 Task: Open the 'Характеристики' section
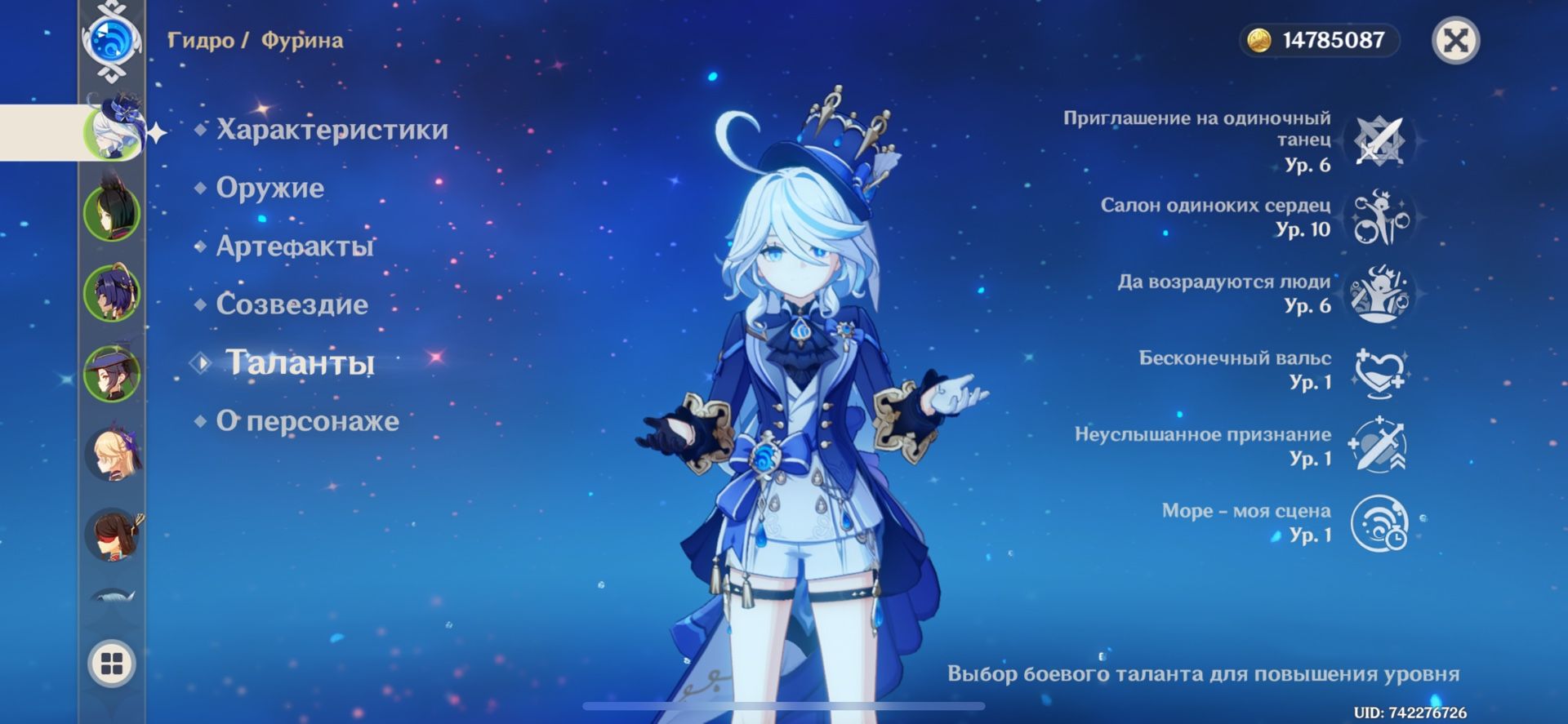coord(330,130)
